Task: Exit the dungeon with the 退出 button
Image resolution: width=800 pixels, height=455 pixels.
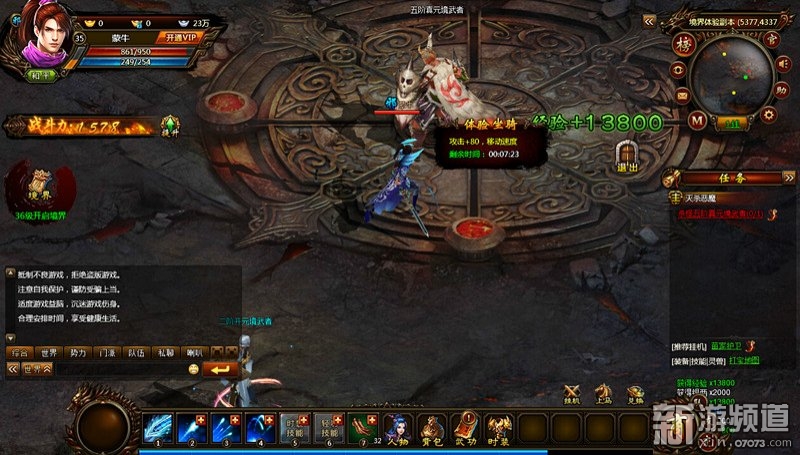Action: (x=627, y=156)
